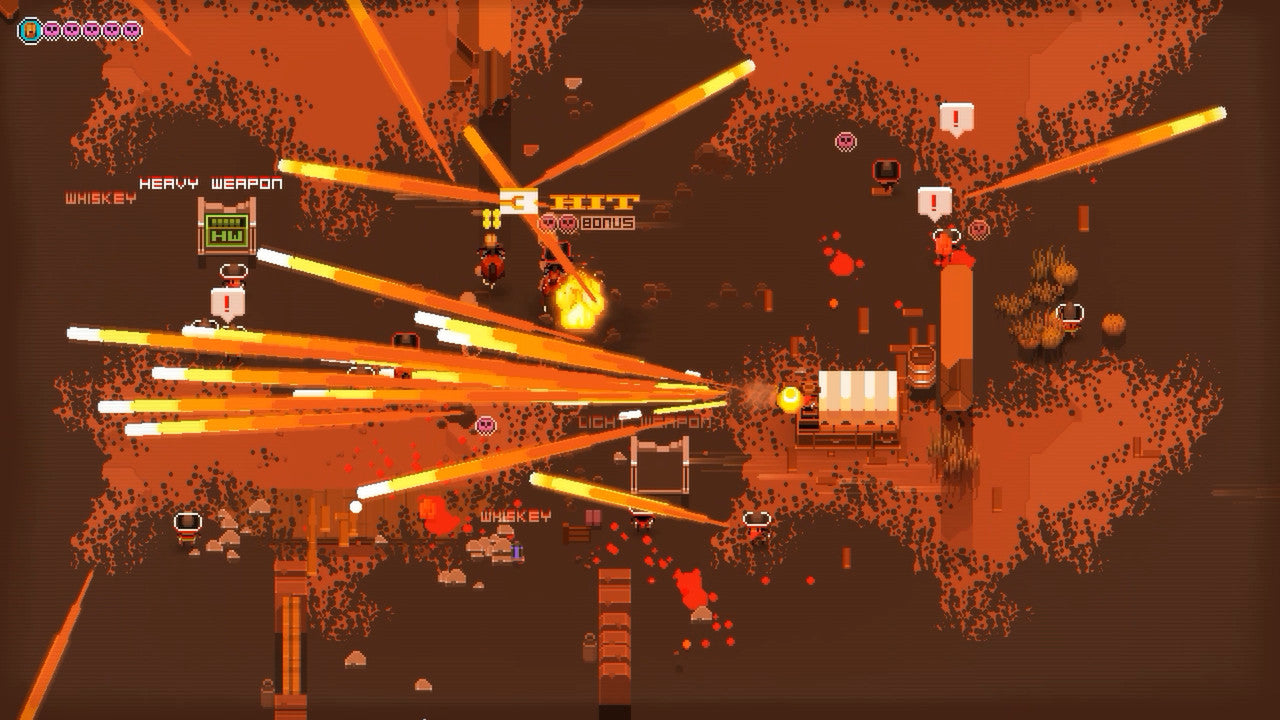Screen dimensions: 1280x720
Task: Click the barrel beside the wagon
Action: pyautogui.click(x=920, y=368)
